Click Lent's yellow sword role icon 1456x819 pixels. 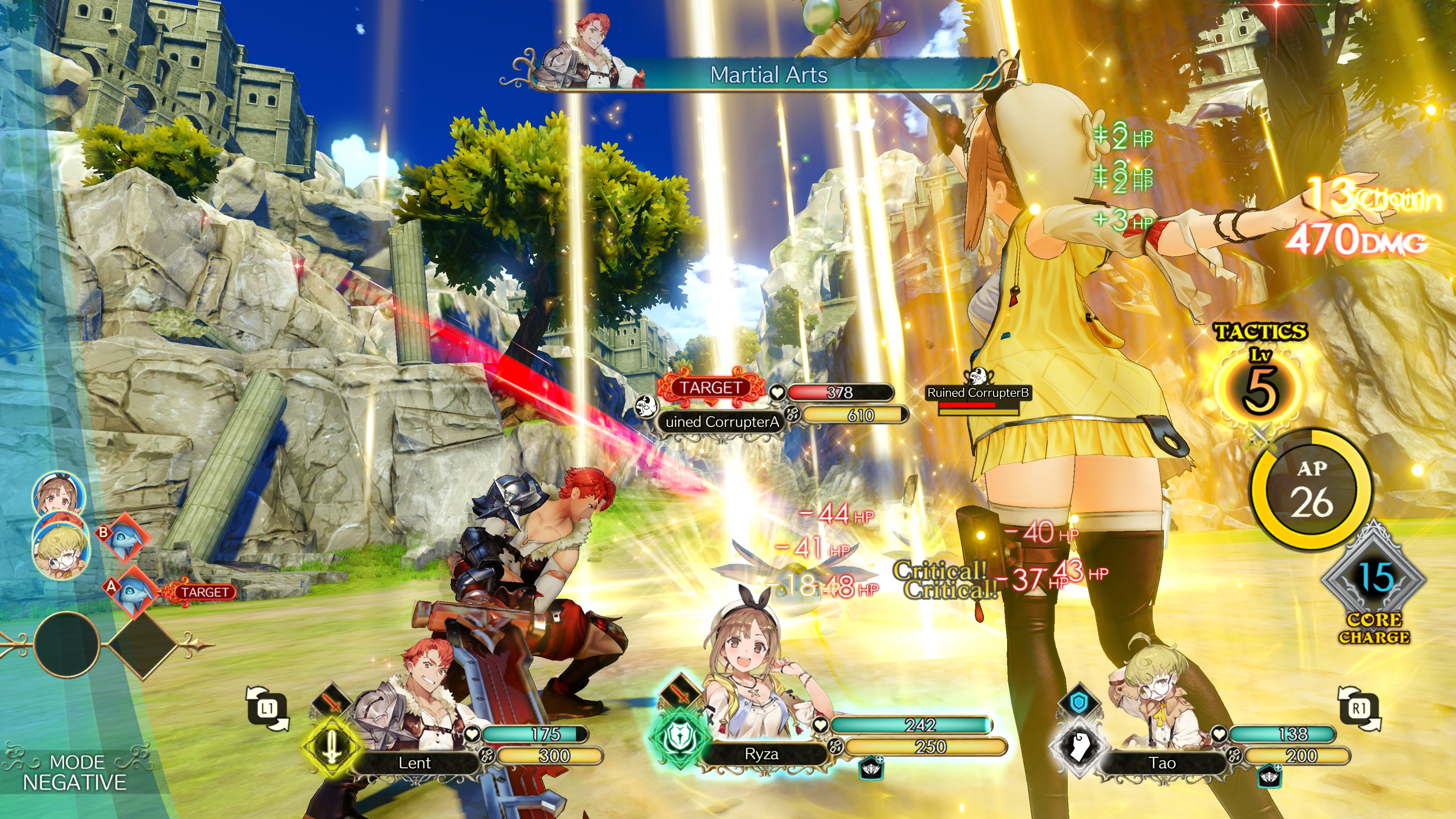[x=331, y=747]
